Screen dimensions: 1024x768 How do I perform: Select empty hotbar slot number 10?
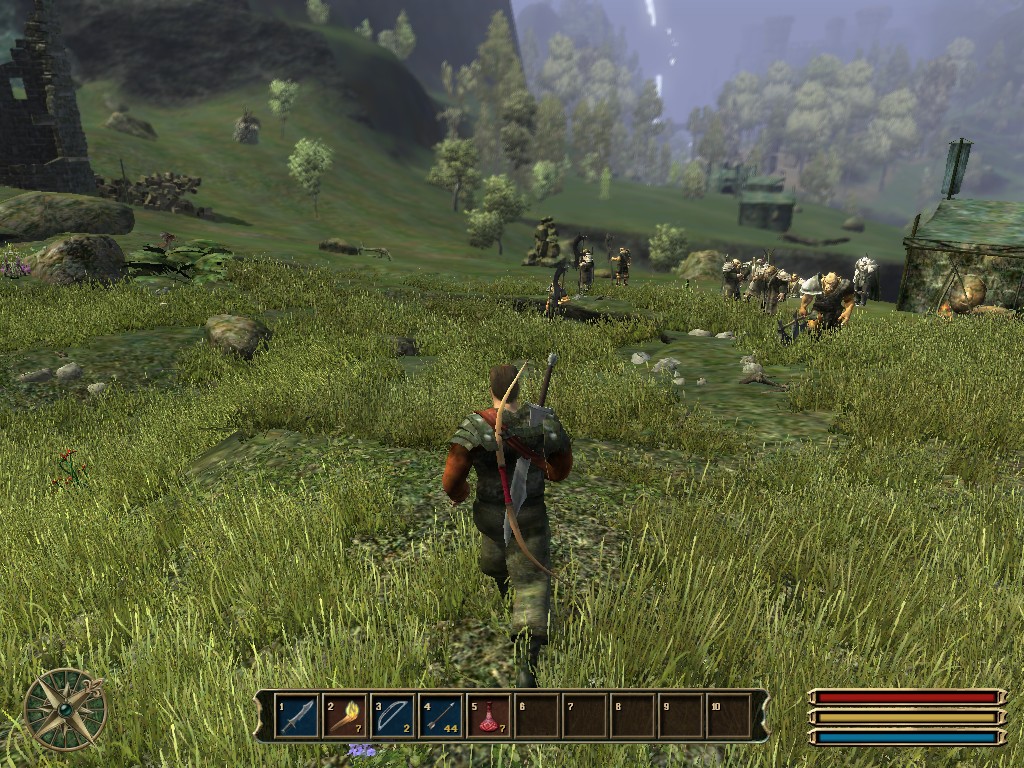[x=728, y=716]
